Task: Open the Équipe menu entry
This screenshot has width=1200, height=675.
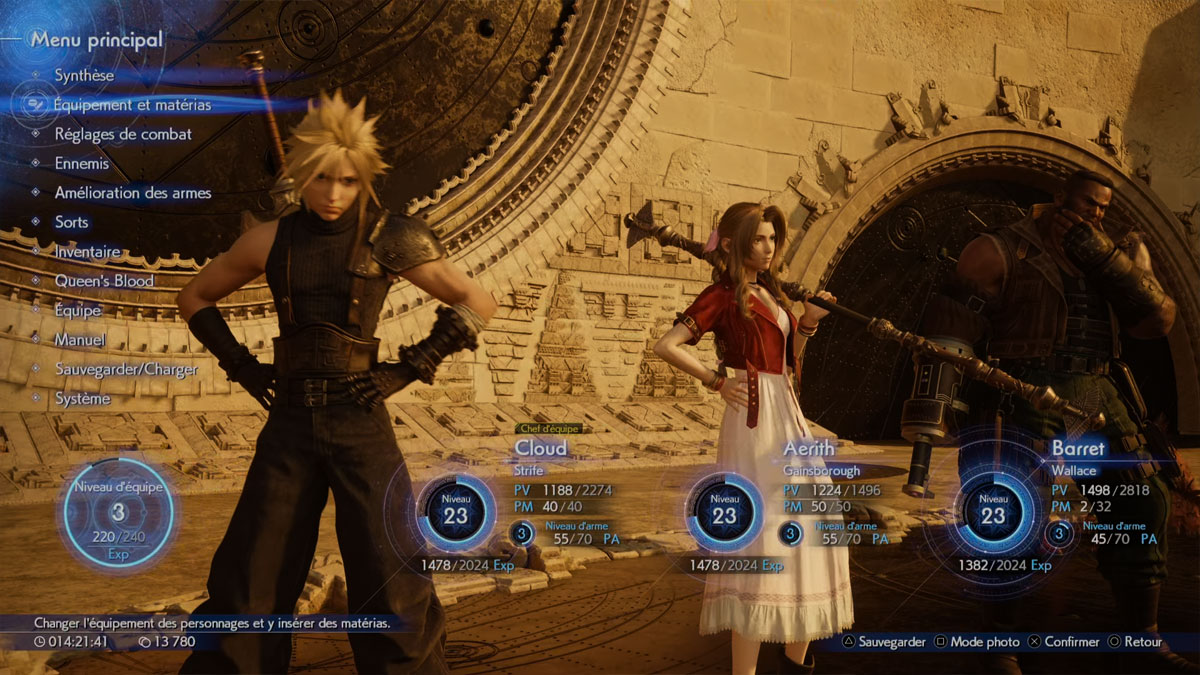Action: point(78,311)
